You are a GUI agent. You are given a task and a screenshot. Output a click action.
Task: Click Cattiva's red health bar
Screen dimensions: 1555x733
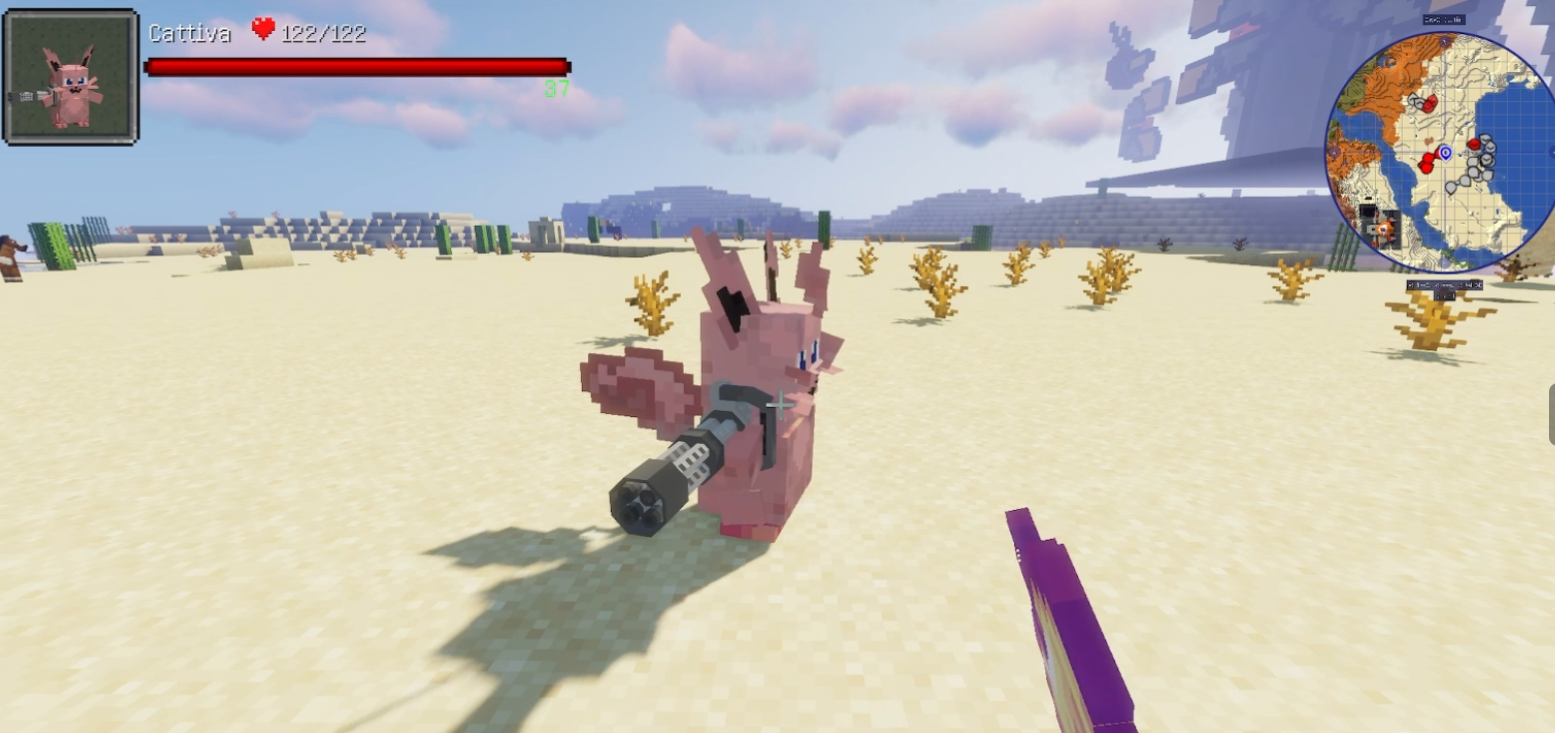357,64
